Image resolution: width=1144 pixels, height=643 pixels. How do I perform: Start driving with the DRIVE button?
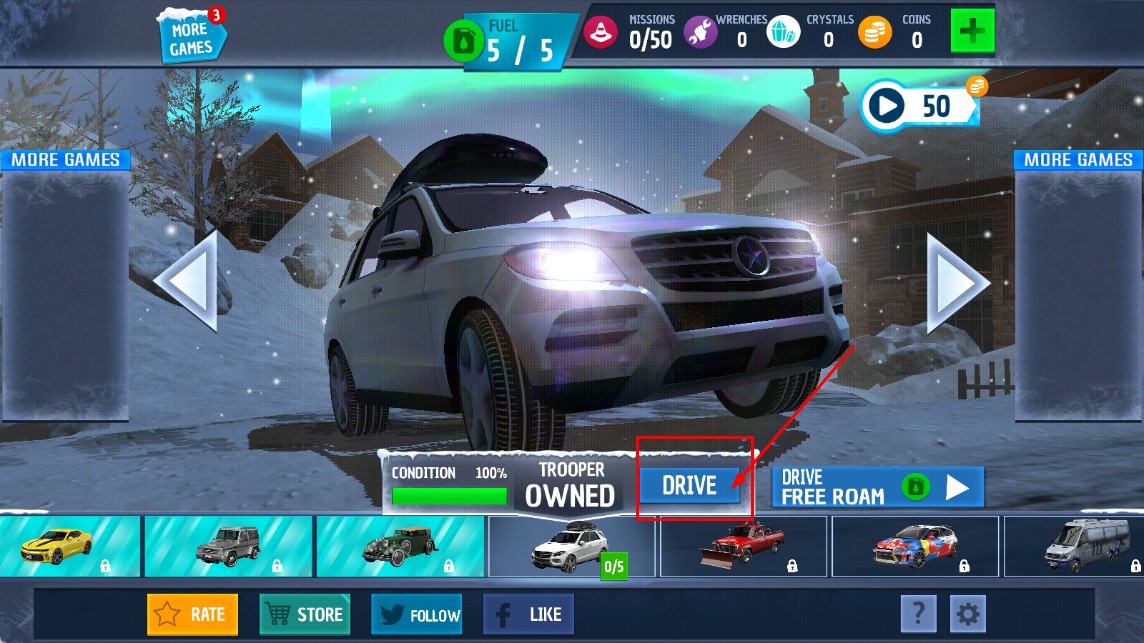(x=690, y=486)
